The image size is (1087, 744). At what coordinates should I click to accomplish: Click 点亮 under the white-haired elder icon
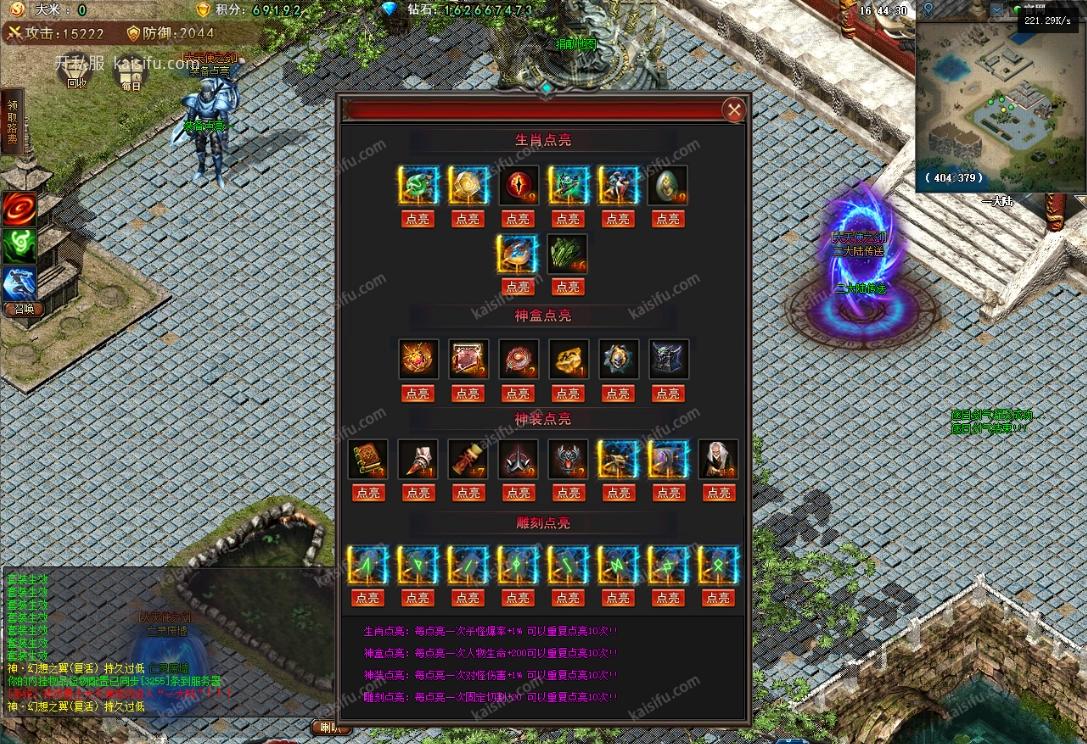718,493
